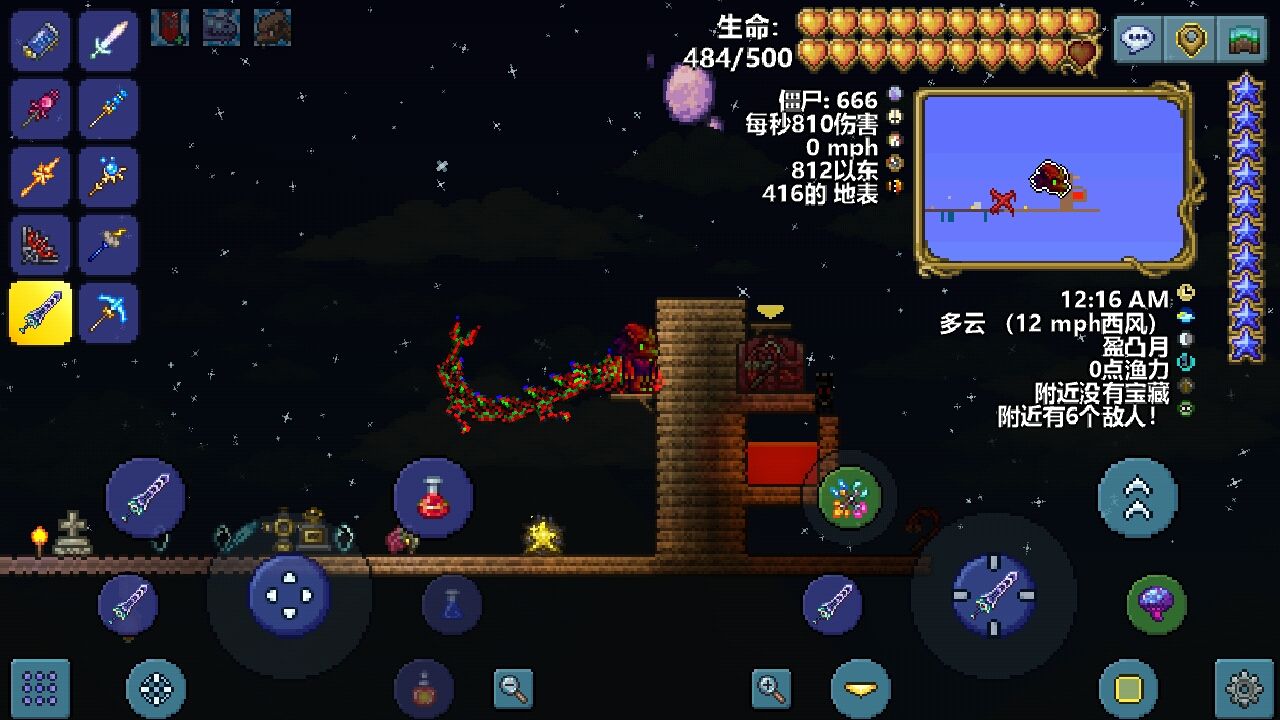Toggle the smart cursor crosshair button

156,687
